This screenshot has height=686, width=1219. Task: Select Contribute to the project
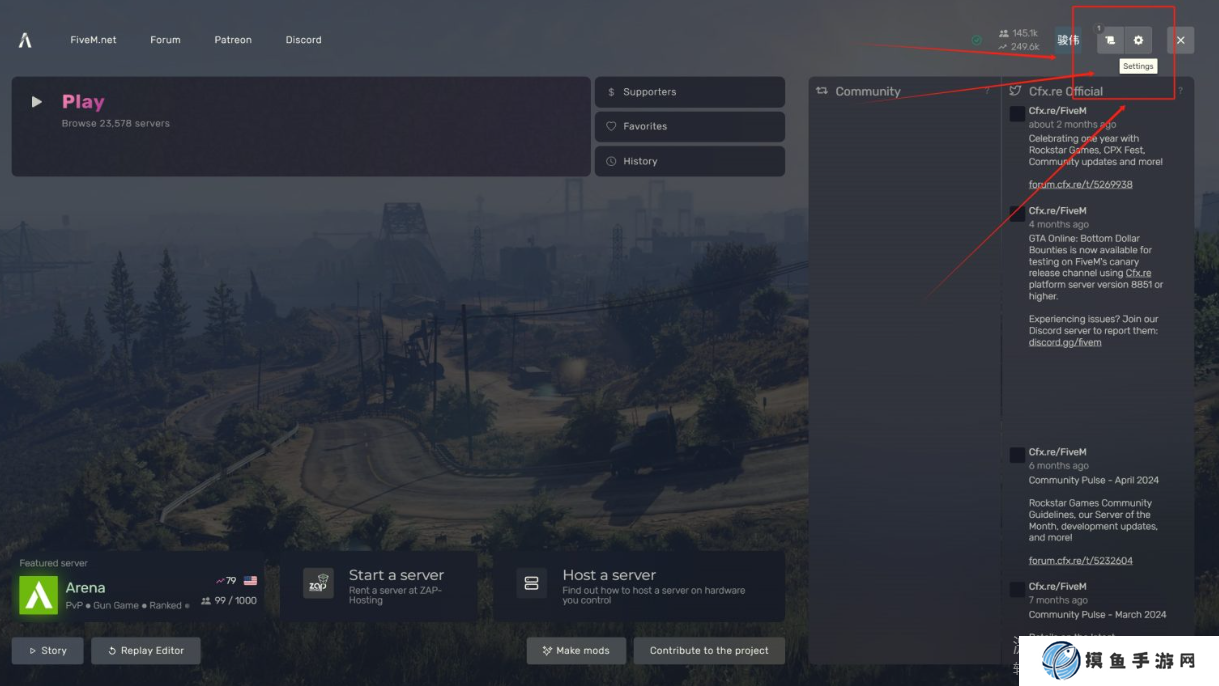[x=709, y=651]
